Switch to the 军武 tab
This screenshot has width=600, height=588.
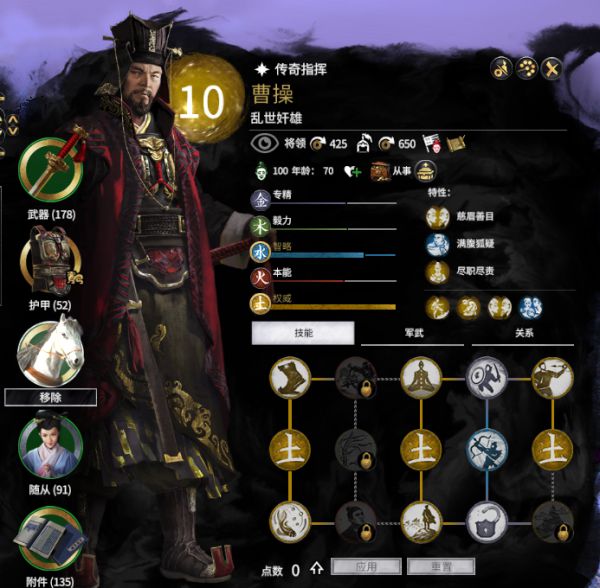pos(412,332)
